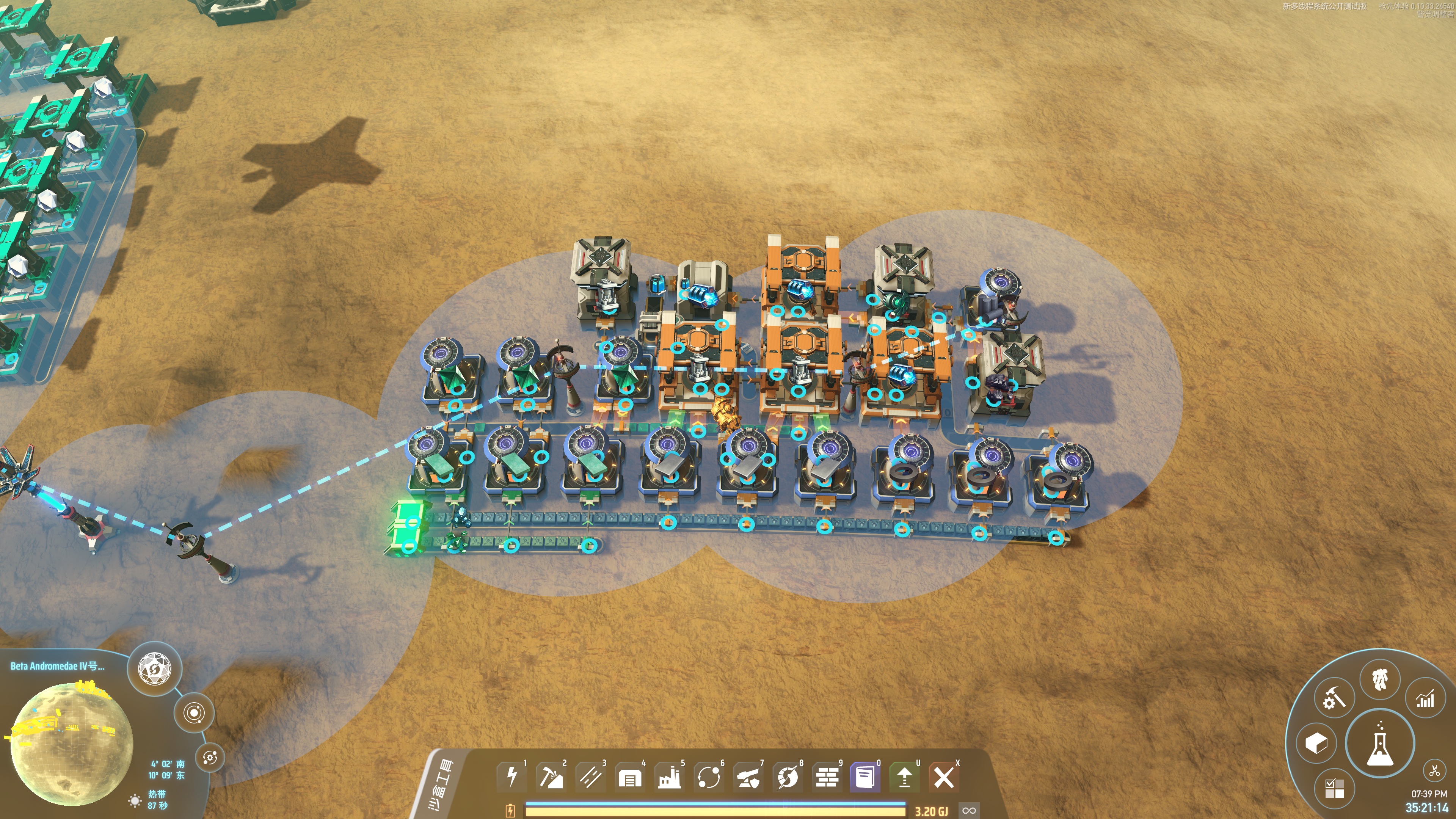Open the Dyson sphere editor button
Image resolution: width=1456 pixels, height=819 pixels.
tap(154, 668)
